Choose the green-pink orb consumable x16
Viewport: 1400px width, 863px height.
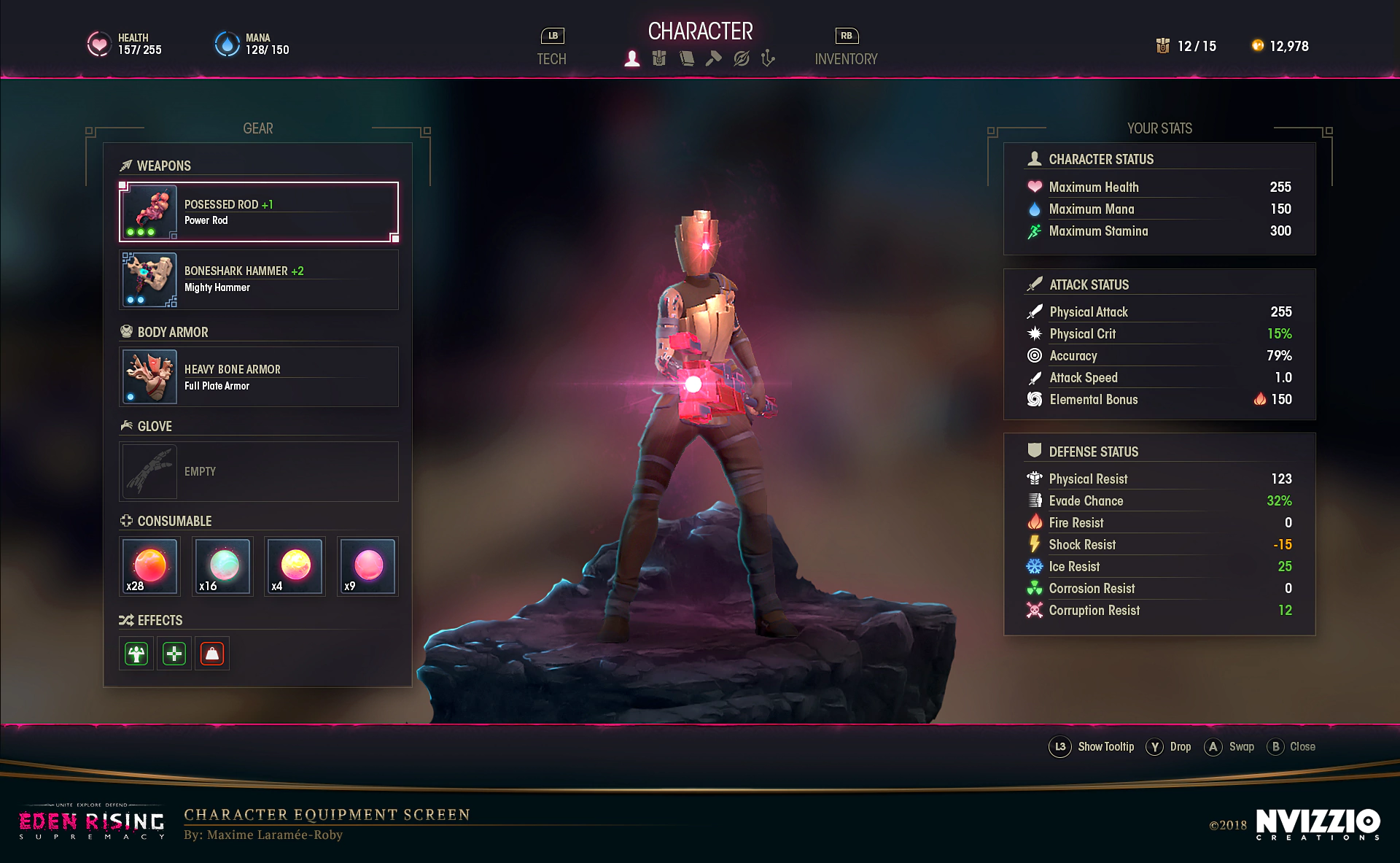coord(222,566)
